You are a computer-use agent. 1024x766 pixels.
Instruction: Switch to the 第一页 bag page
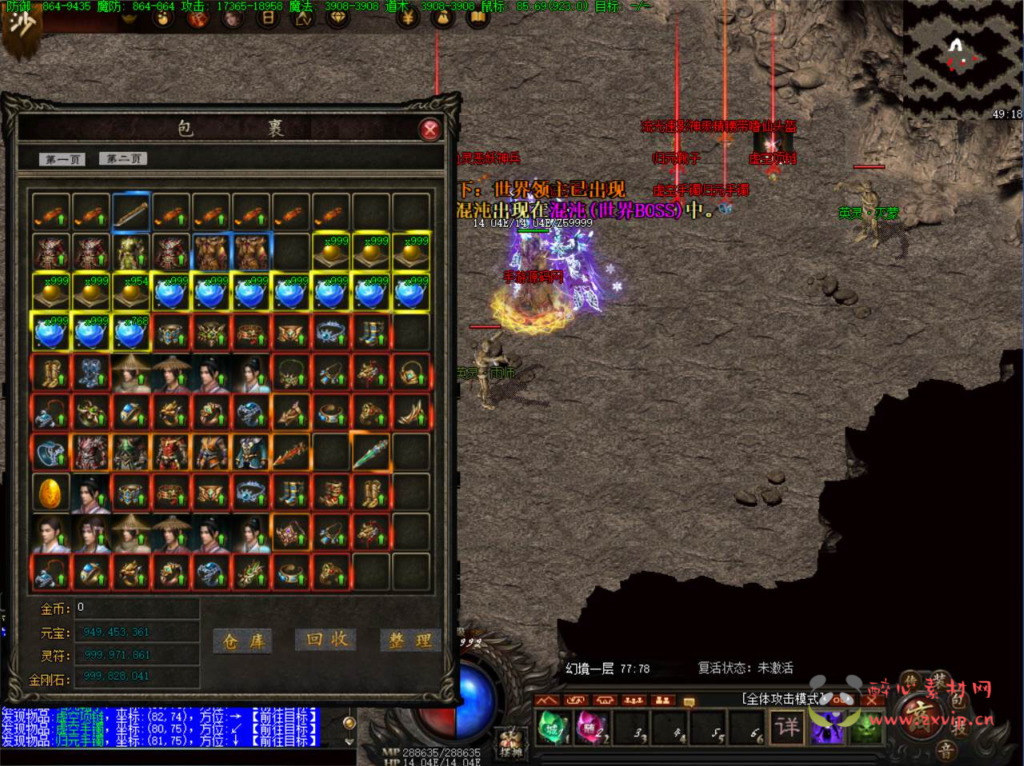coord(62,159)
